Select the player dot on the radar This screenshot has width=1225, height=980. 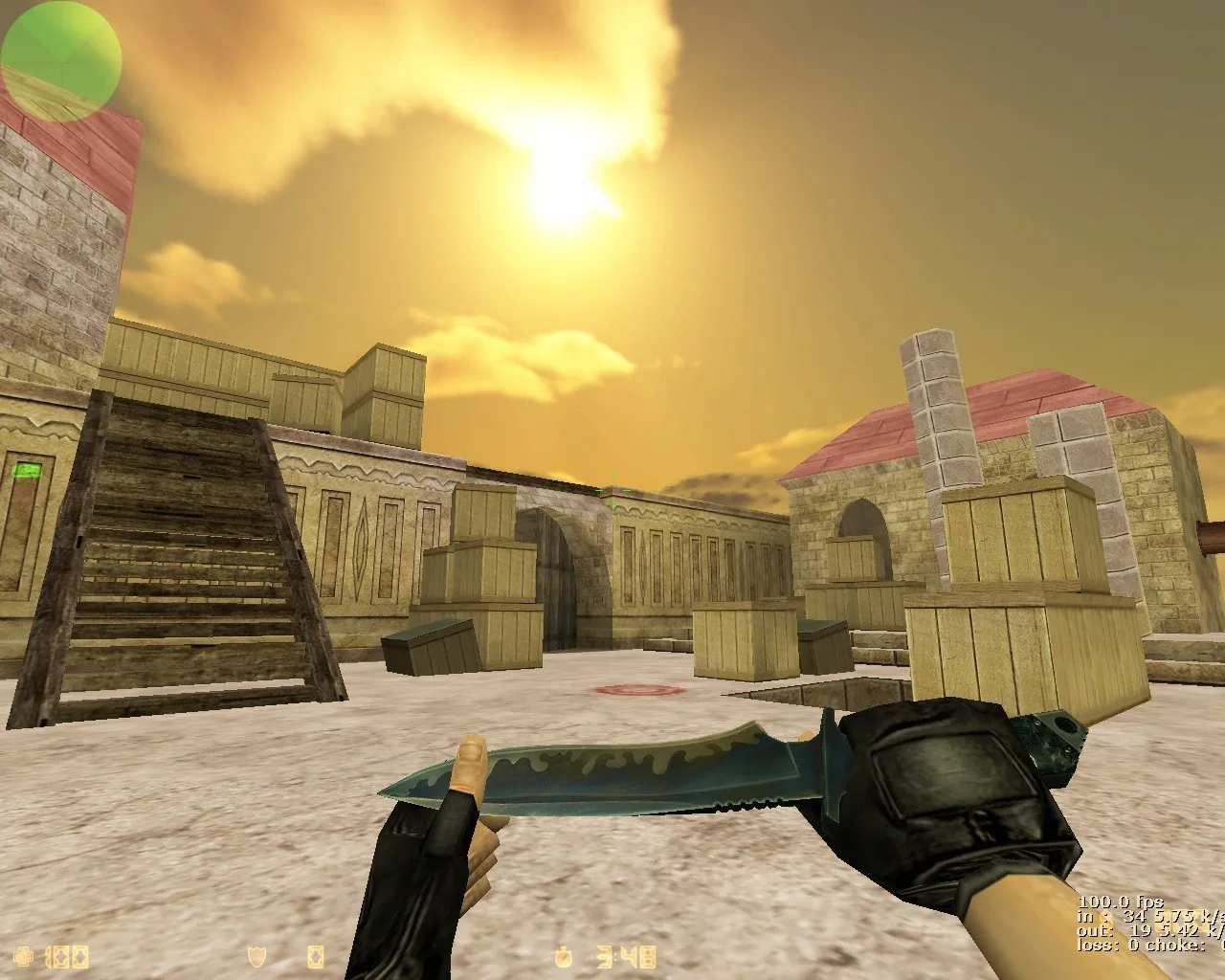(x=60, y=60)
